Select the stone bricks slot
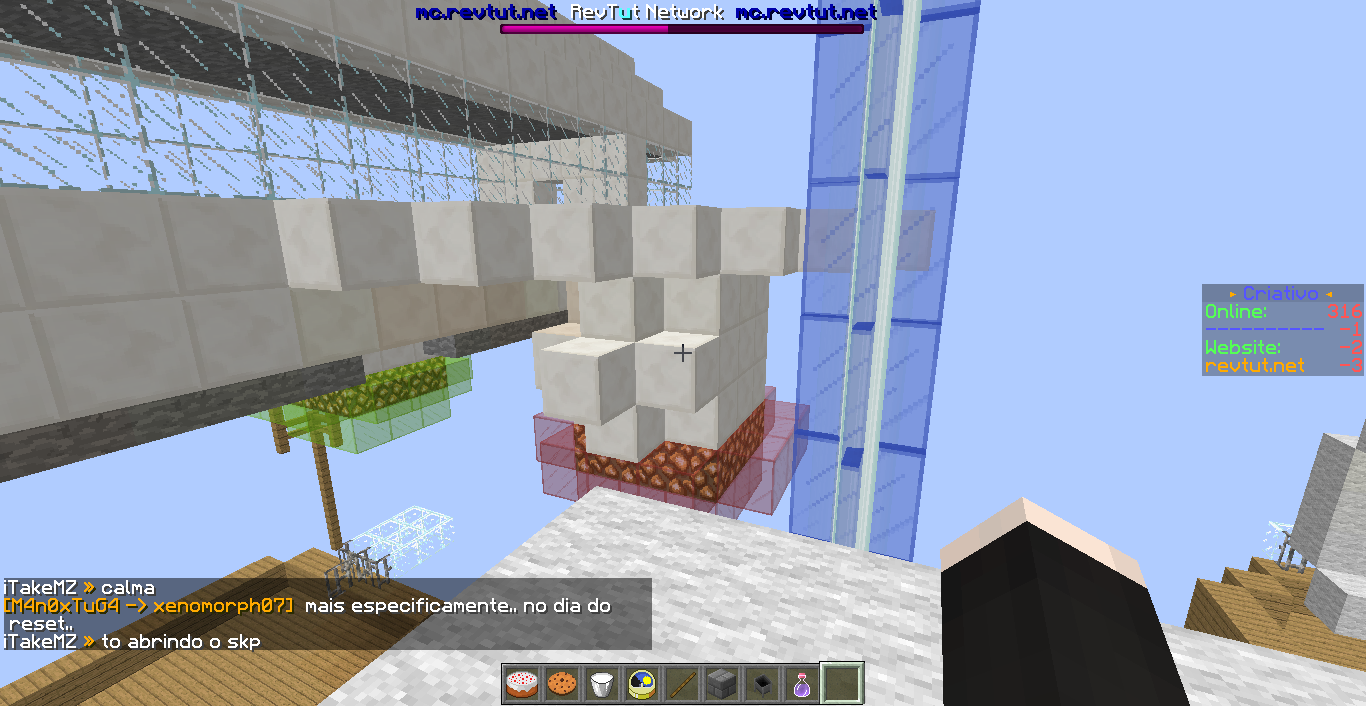Image resolution: width=1366 pixels, height=706 pixels. coord(722,684)
